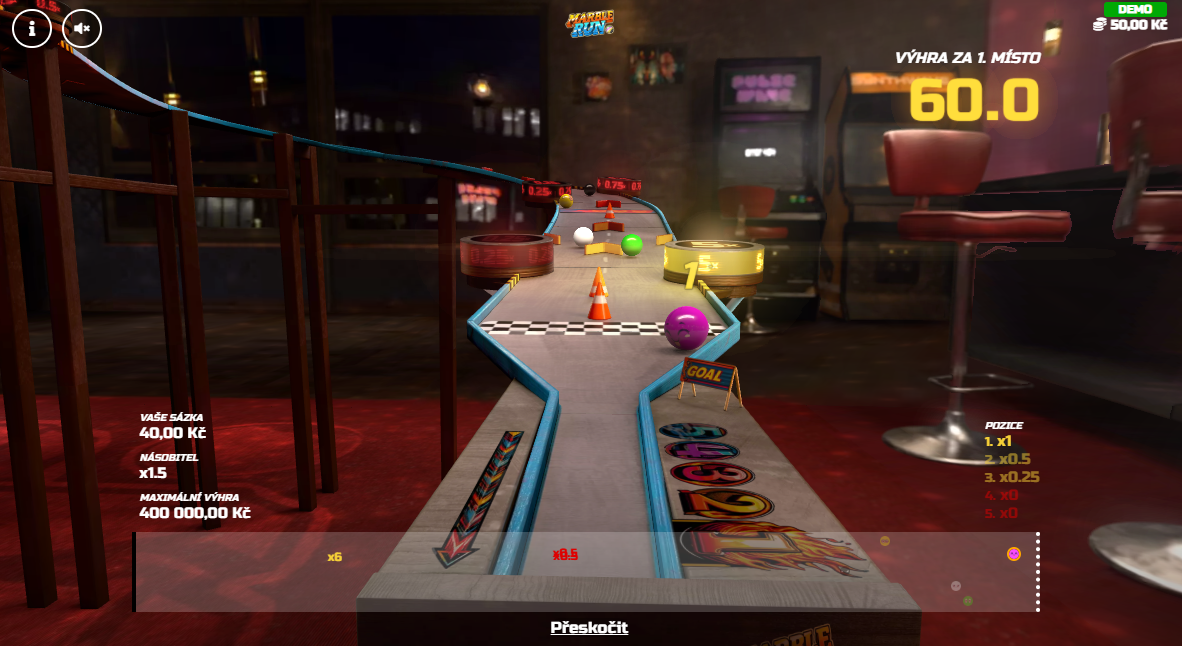This screenshot has width=1182, height=646.
Task: Toggle the muted sound icon
Action: click(x=82, y=29)
